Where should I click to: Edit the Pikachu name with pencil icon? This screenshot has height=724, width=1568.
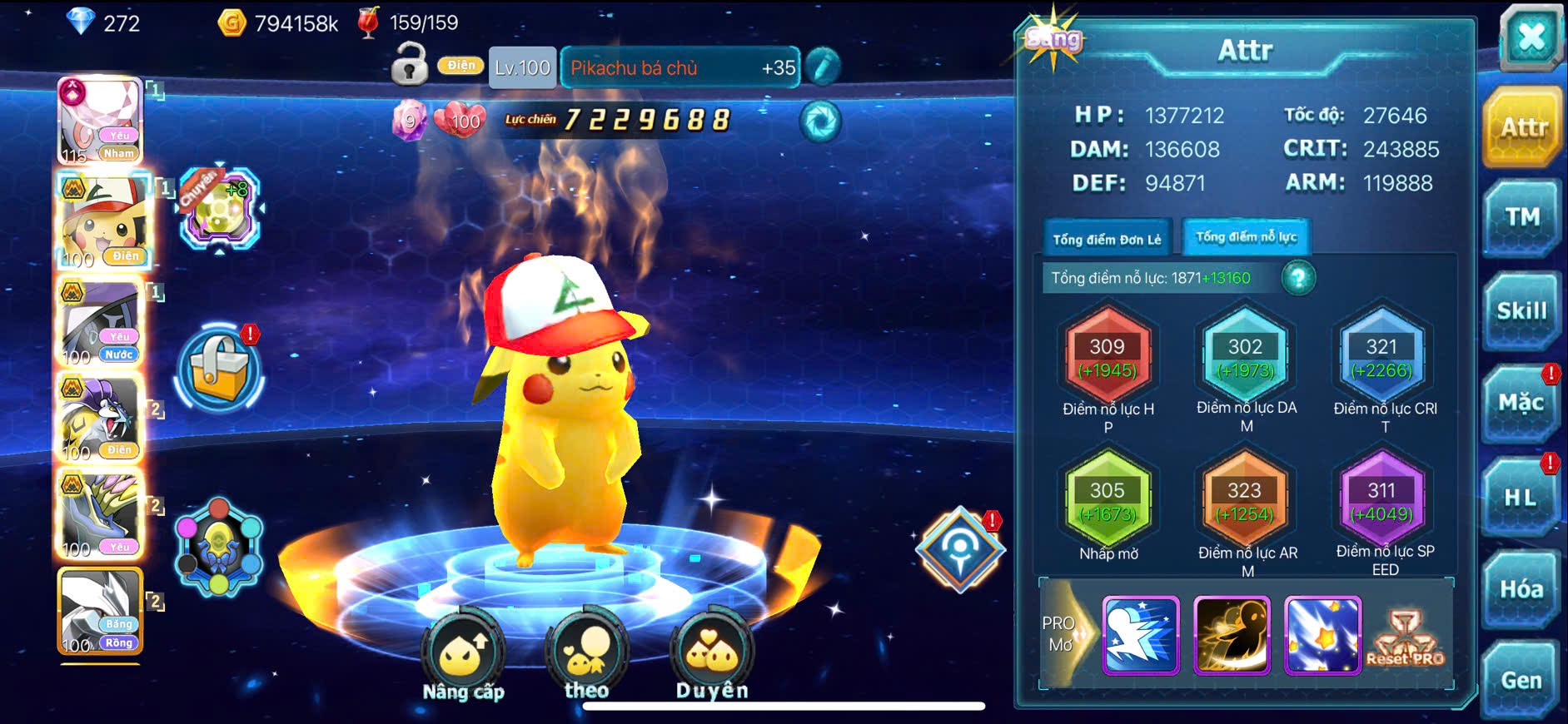(x=823, y=67)
